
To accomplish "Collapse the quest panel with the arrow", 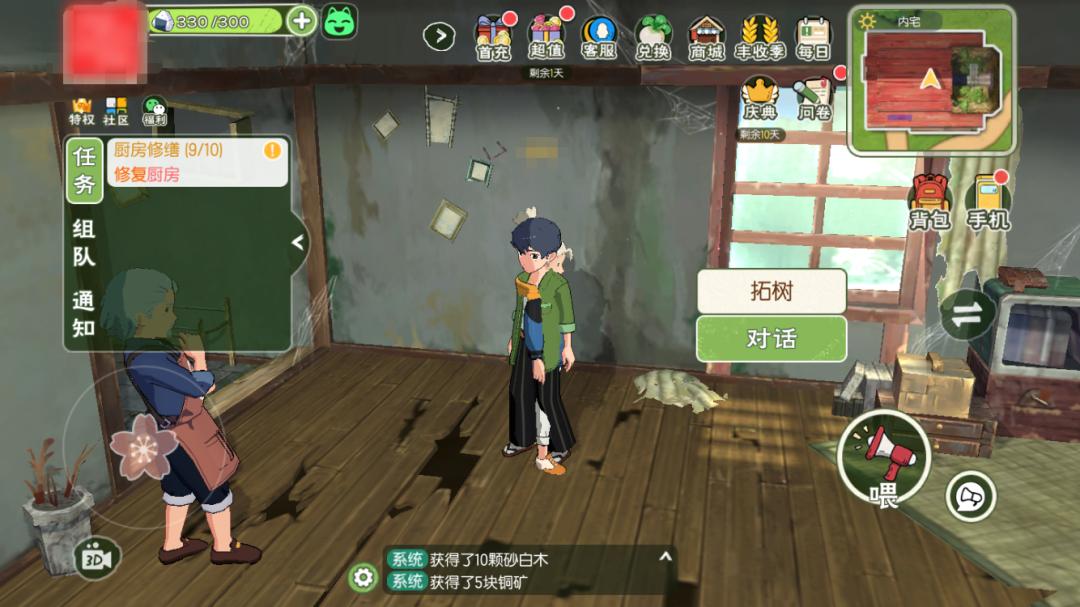I will coord(297,242).
